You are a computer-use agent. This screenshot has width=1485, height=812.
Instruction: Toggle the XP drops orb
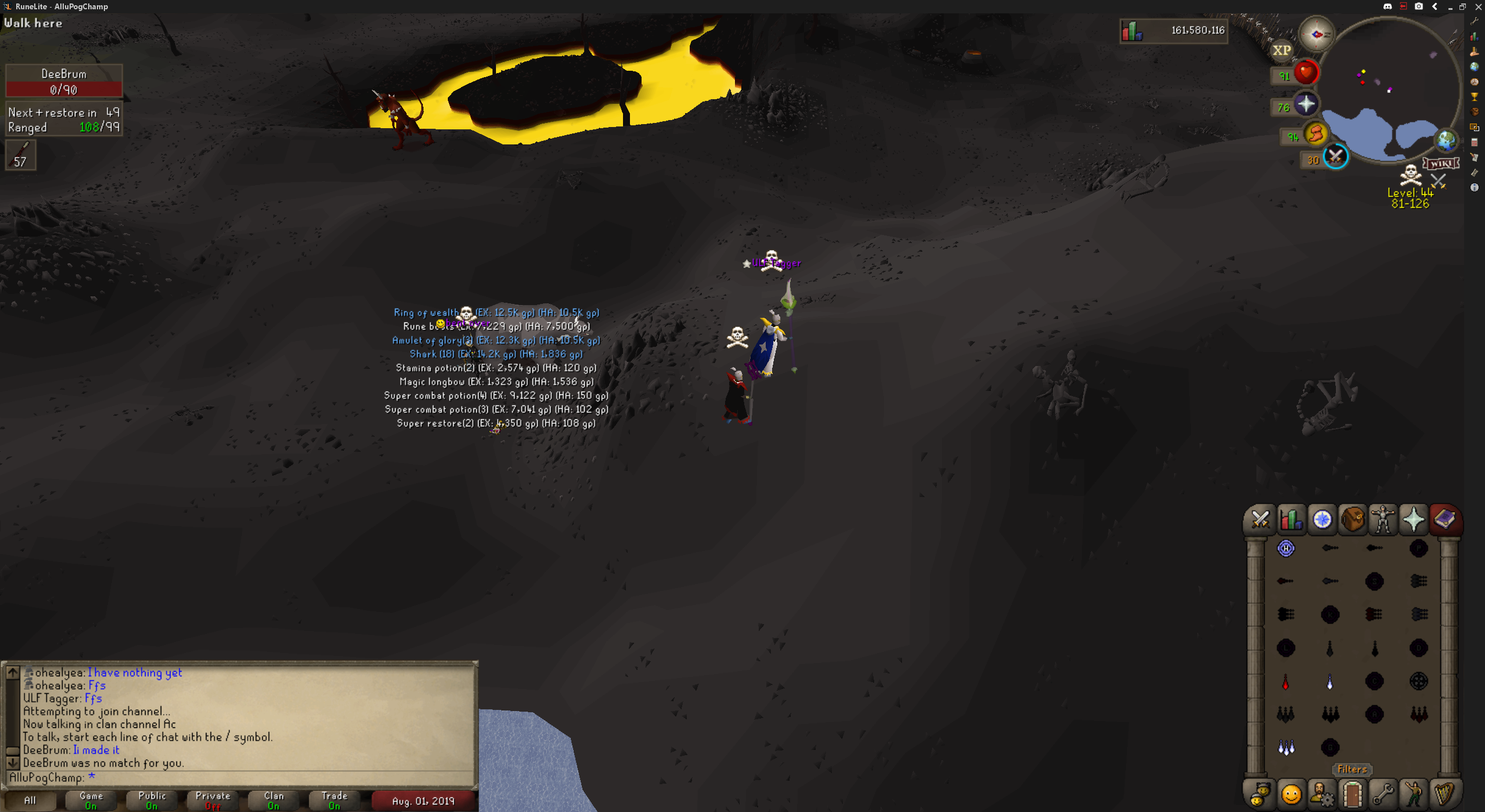[1282, 50]
